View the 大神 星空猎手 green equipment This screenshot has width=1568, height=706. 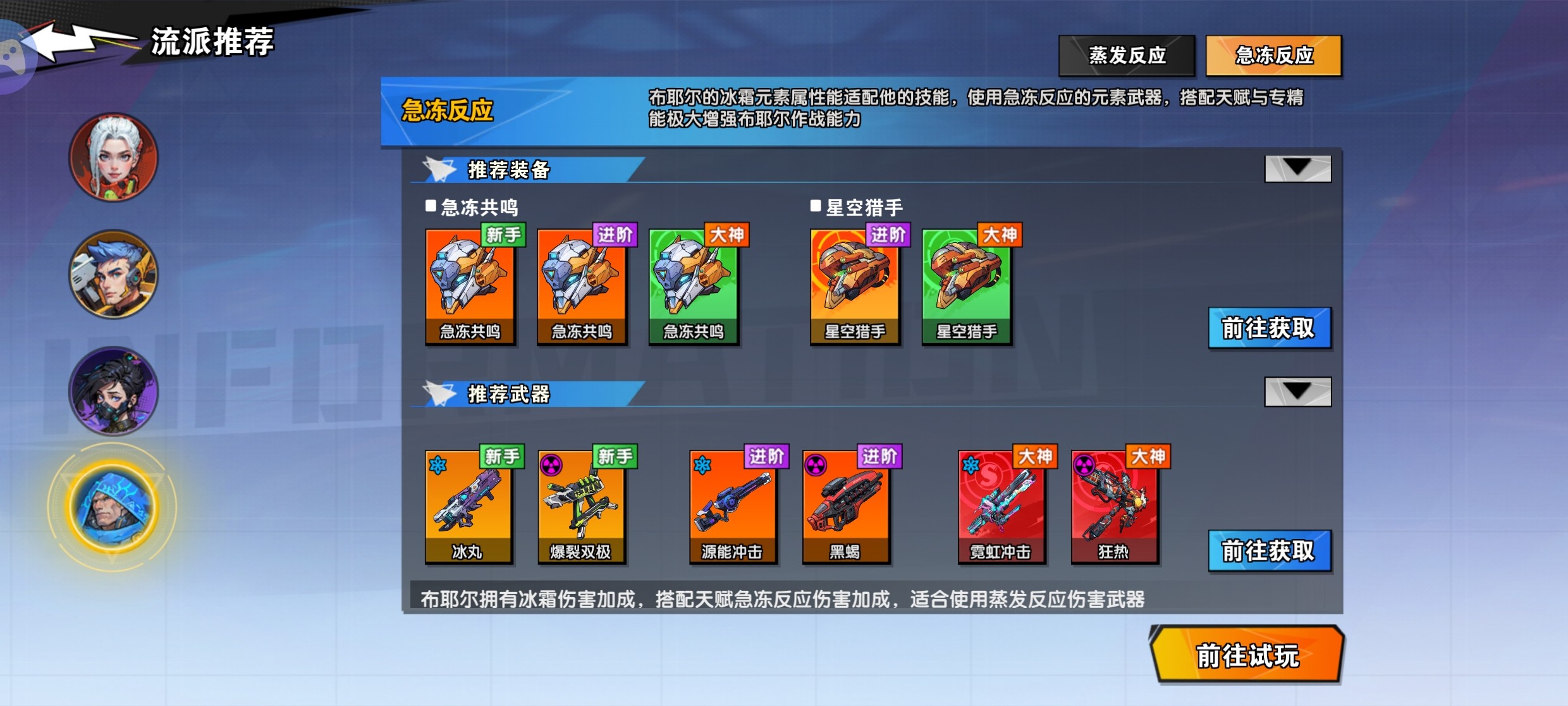pyautogui.click(x=967, y=287)
